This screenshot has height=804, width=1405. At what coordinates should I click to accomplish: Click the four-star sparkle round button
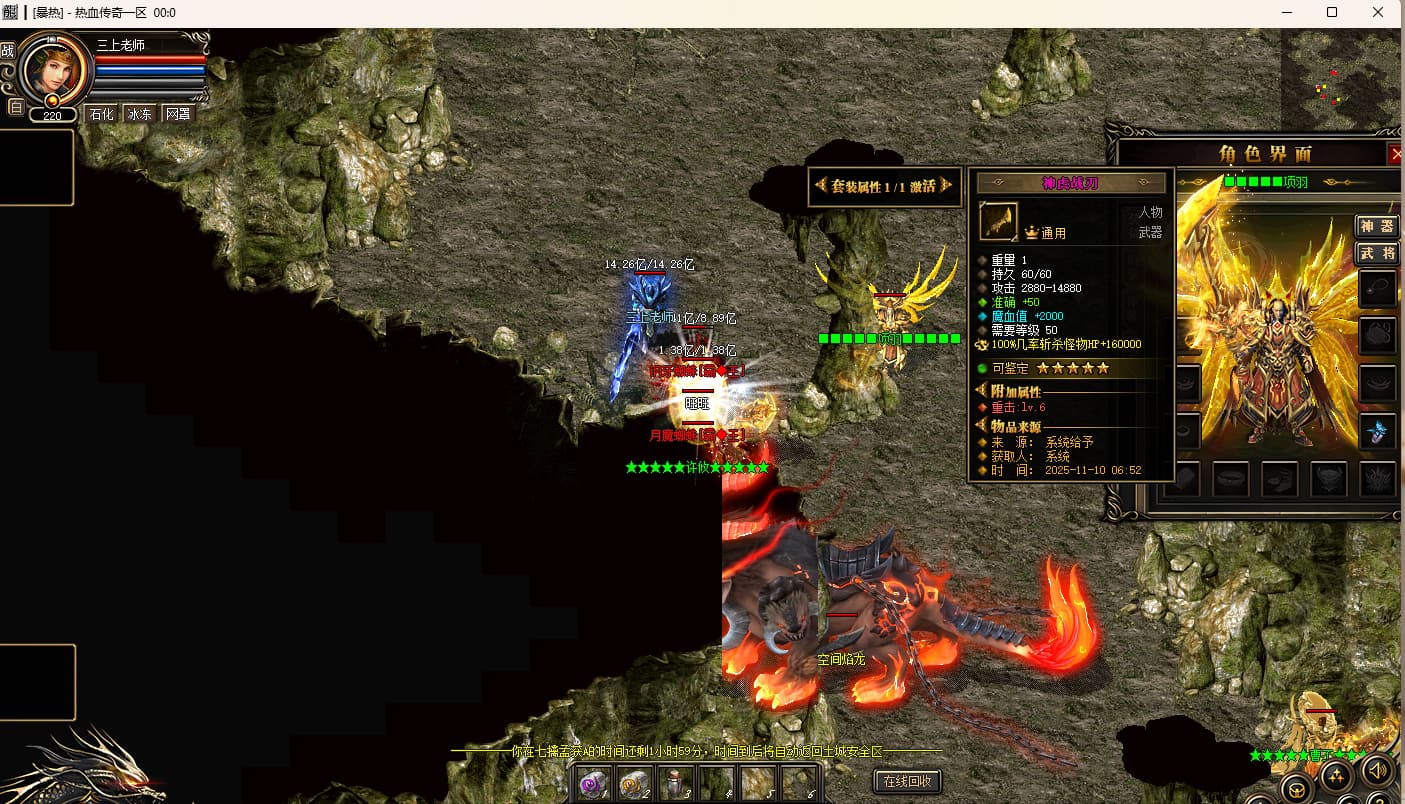(1337, 776)
